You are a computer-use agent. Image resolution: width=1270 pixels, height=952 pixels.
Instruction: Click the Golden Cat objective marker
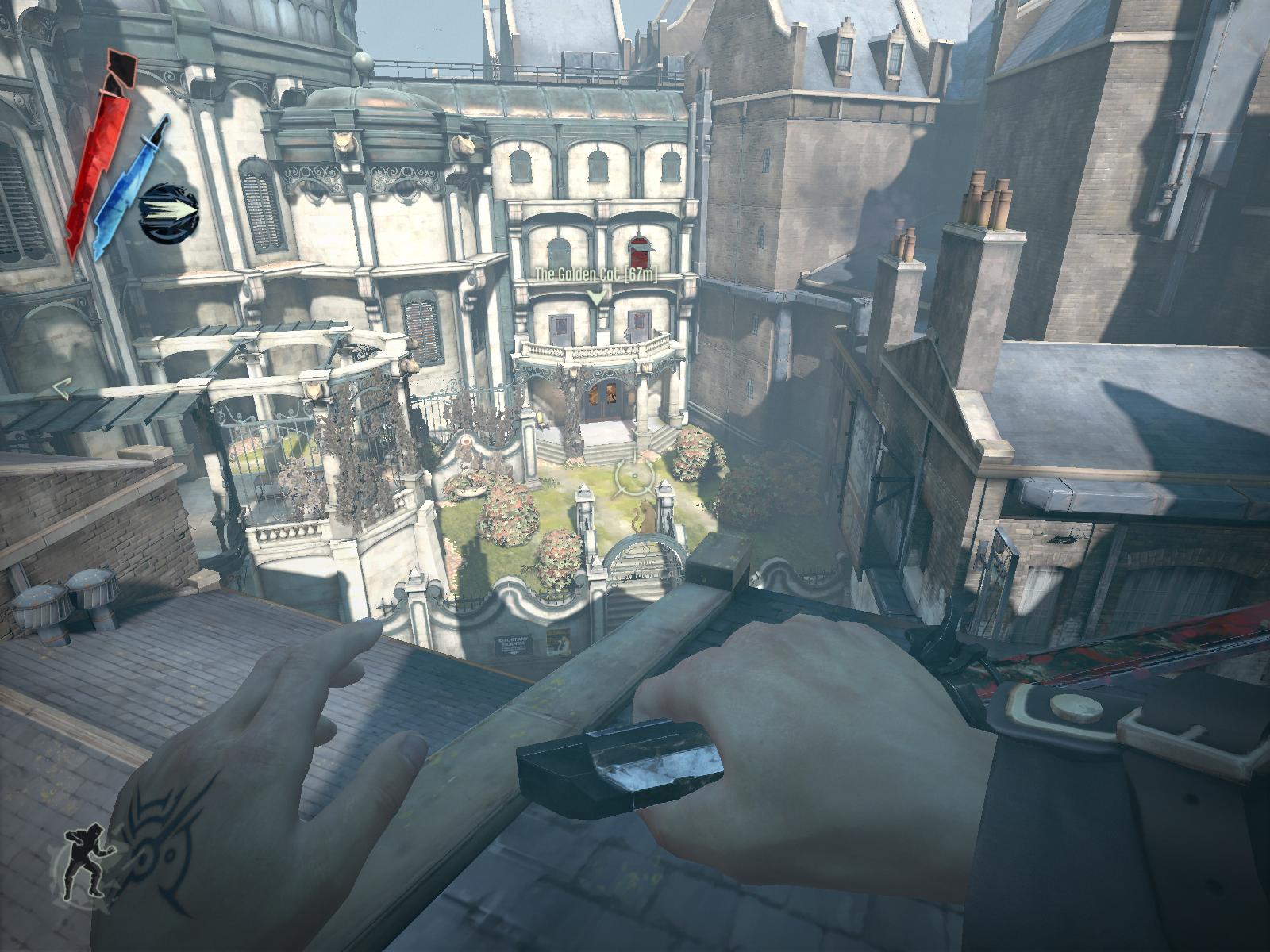596,296
